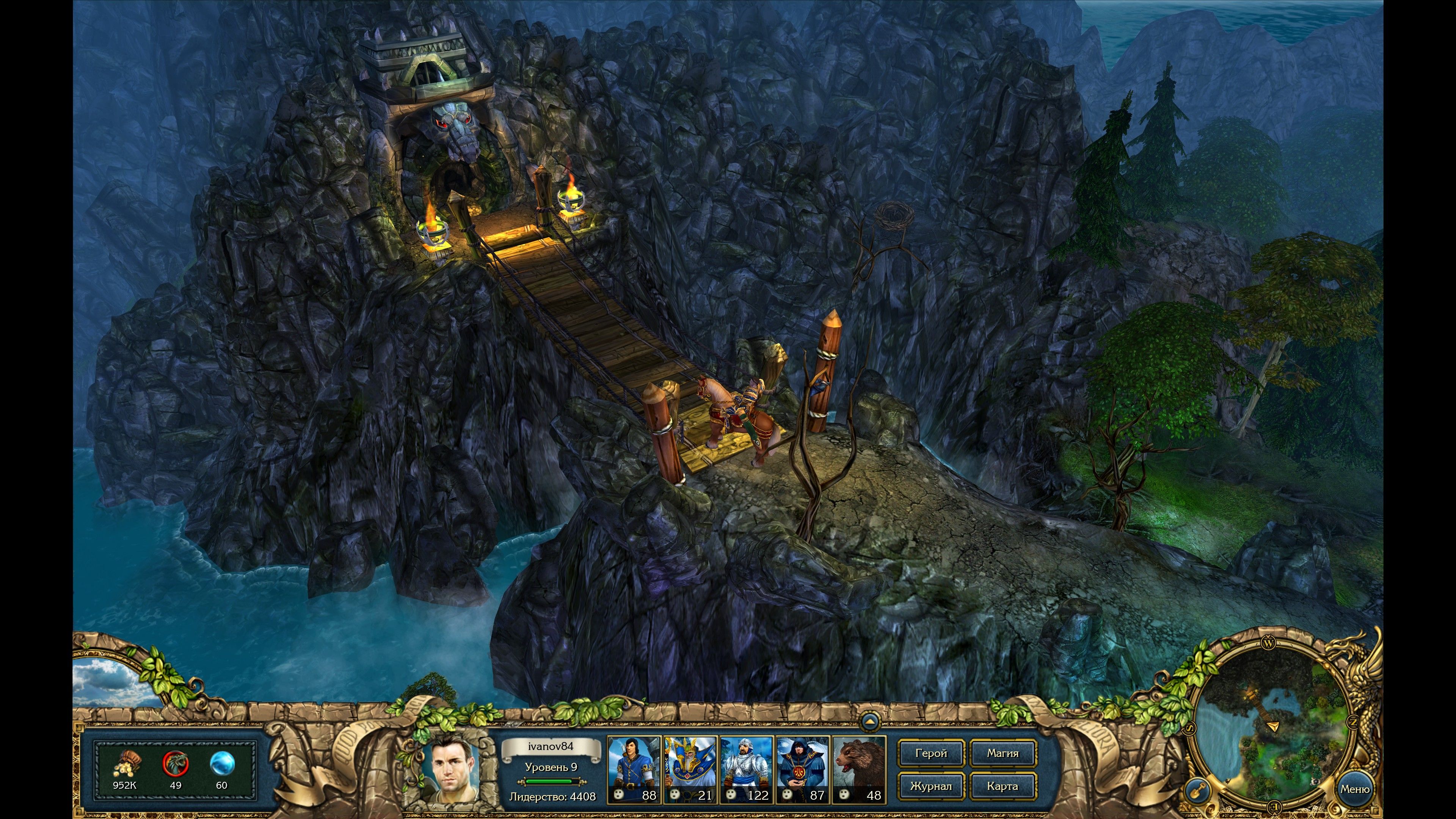Viewport: 1456px width, 819px height.
Task: Open the Герой hero screen
Action: (x=931, y=753)
